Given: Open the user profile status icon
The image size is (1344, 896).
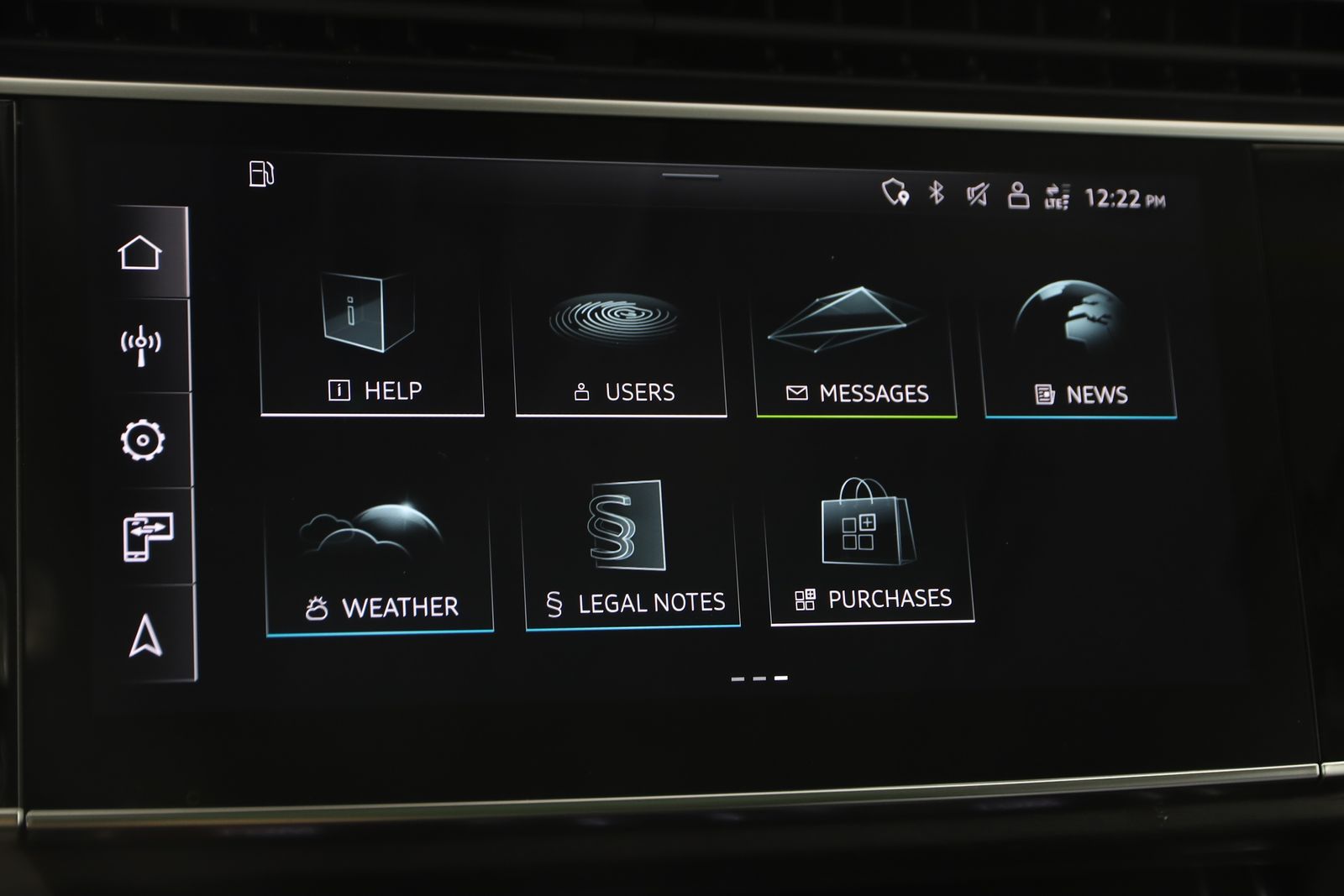Looking at the screenshot, I should (x=1018, y=196).
